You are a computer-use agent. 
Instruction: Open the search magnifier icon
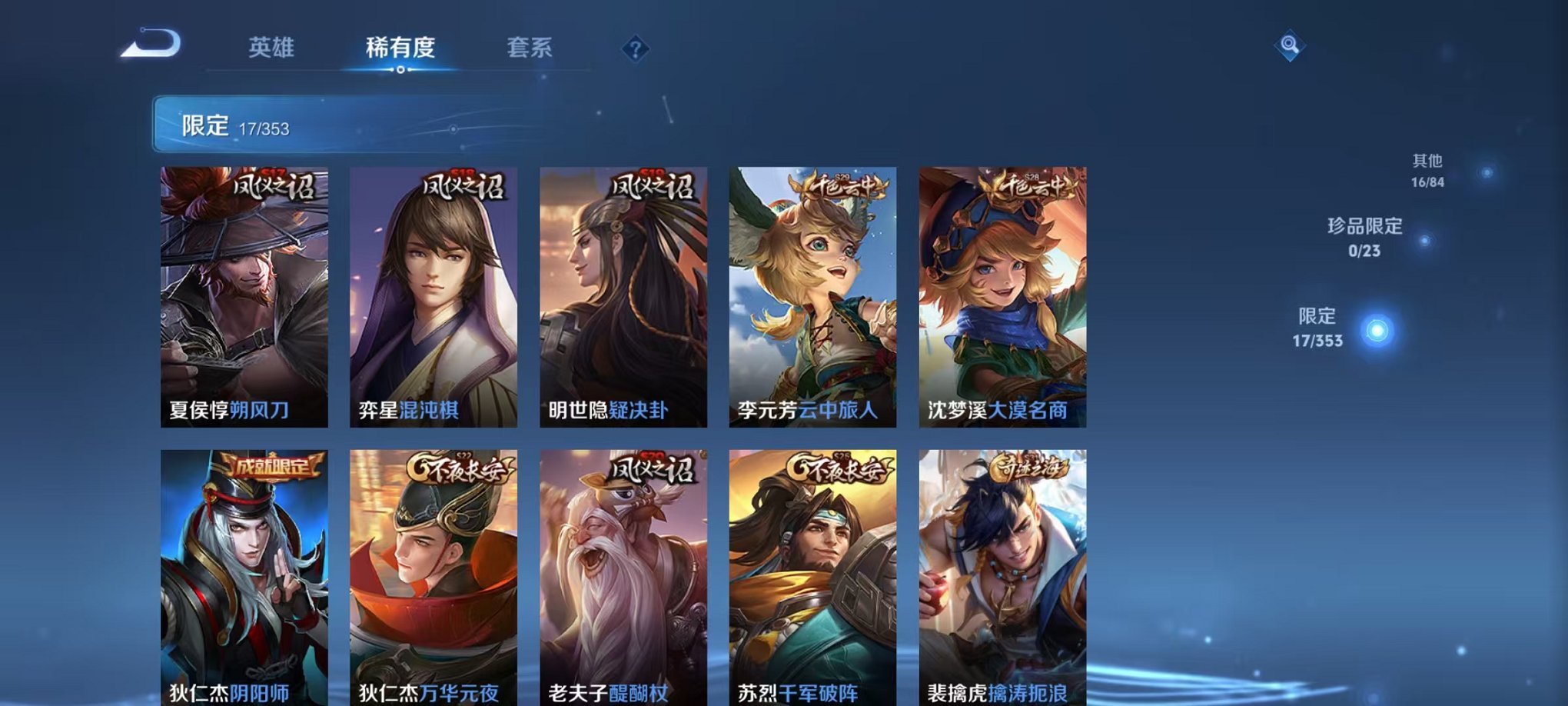pos(1291,45)
